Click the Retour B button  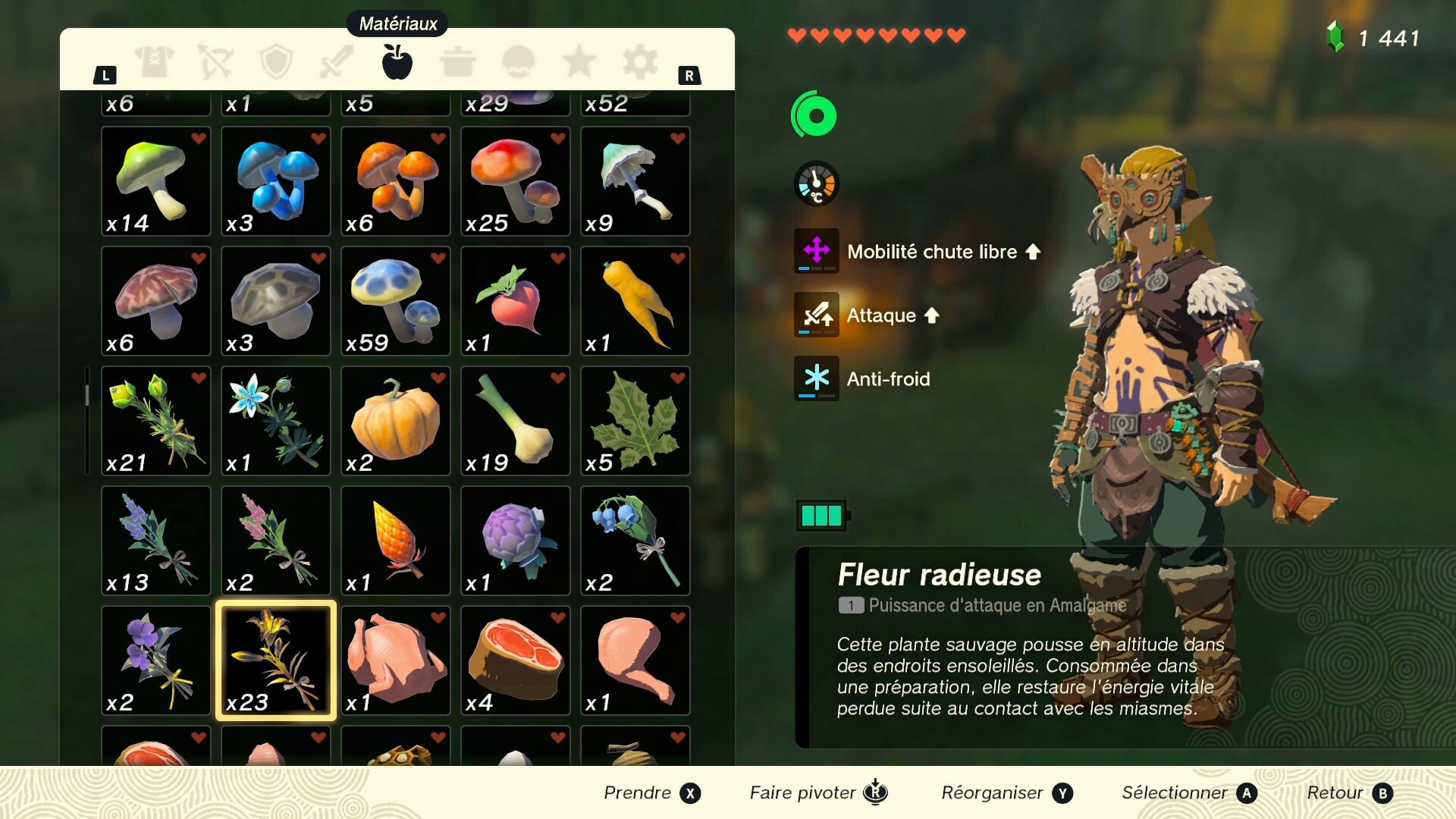pos(1349,792)
